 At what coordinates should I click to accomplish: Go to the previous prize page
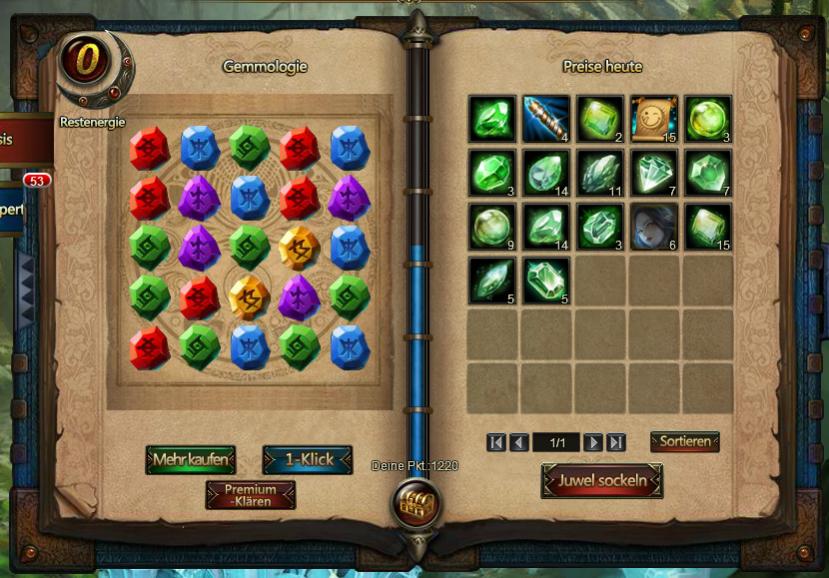pos(519,442)
